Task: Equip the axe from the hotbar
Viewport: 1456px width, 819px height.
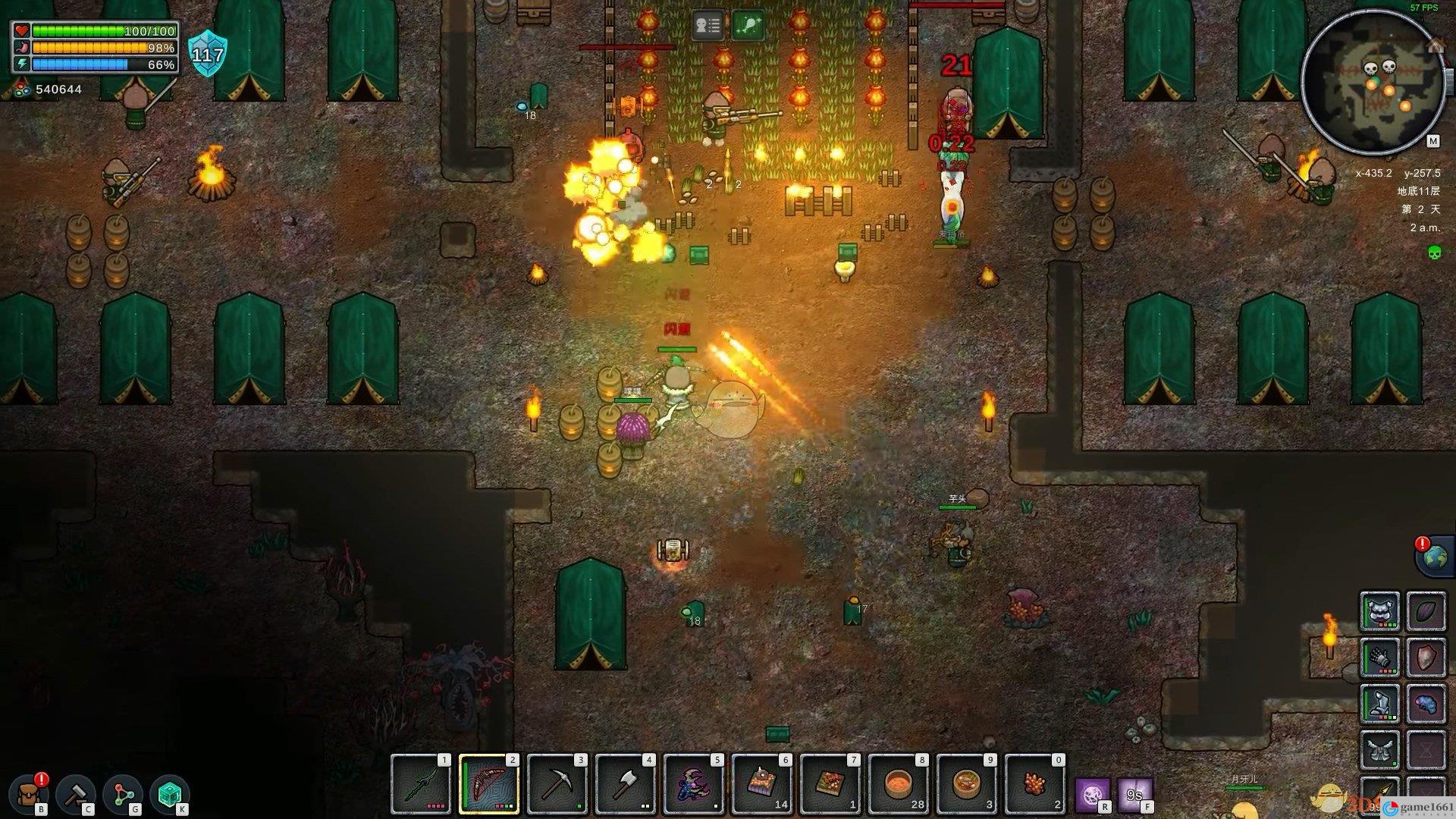Action: point(626,783)
